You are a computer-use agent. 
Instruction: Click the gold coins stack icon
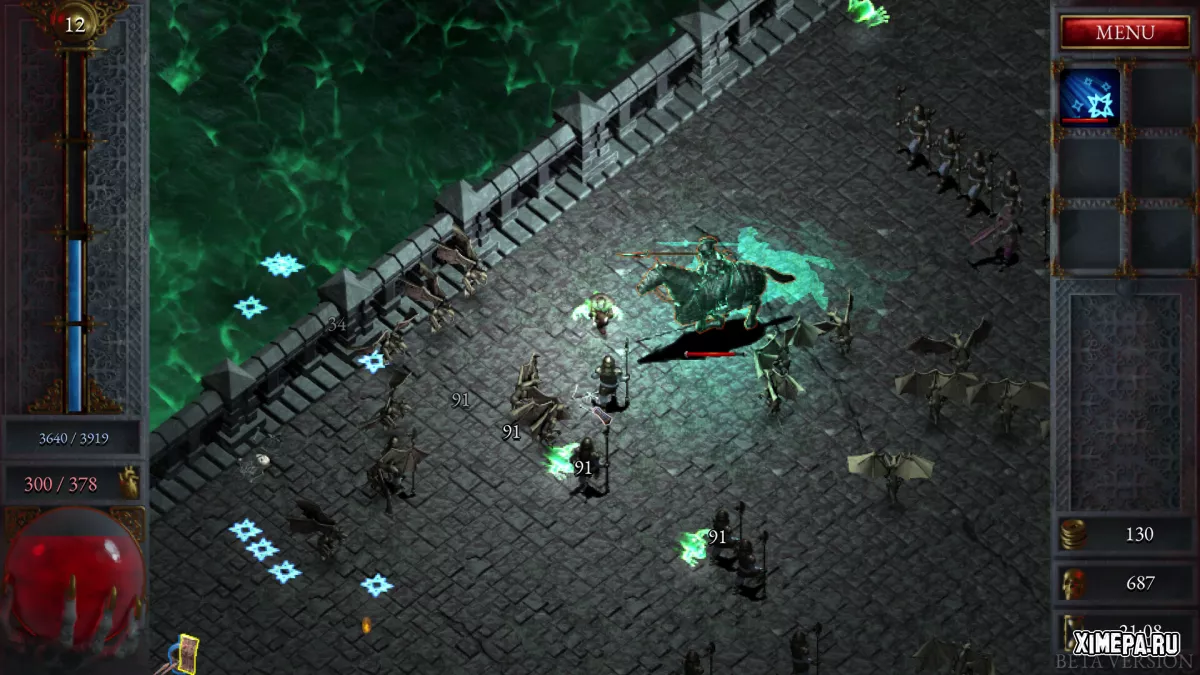[1073, 535]
